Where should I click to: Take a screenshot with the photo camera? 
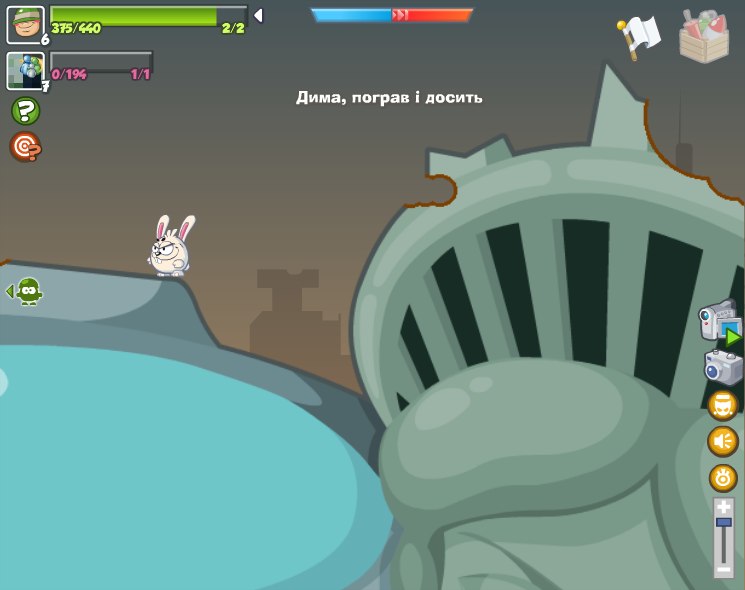point(723,367)
